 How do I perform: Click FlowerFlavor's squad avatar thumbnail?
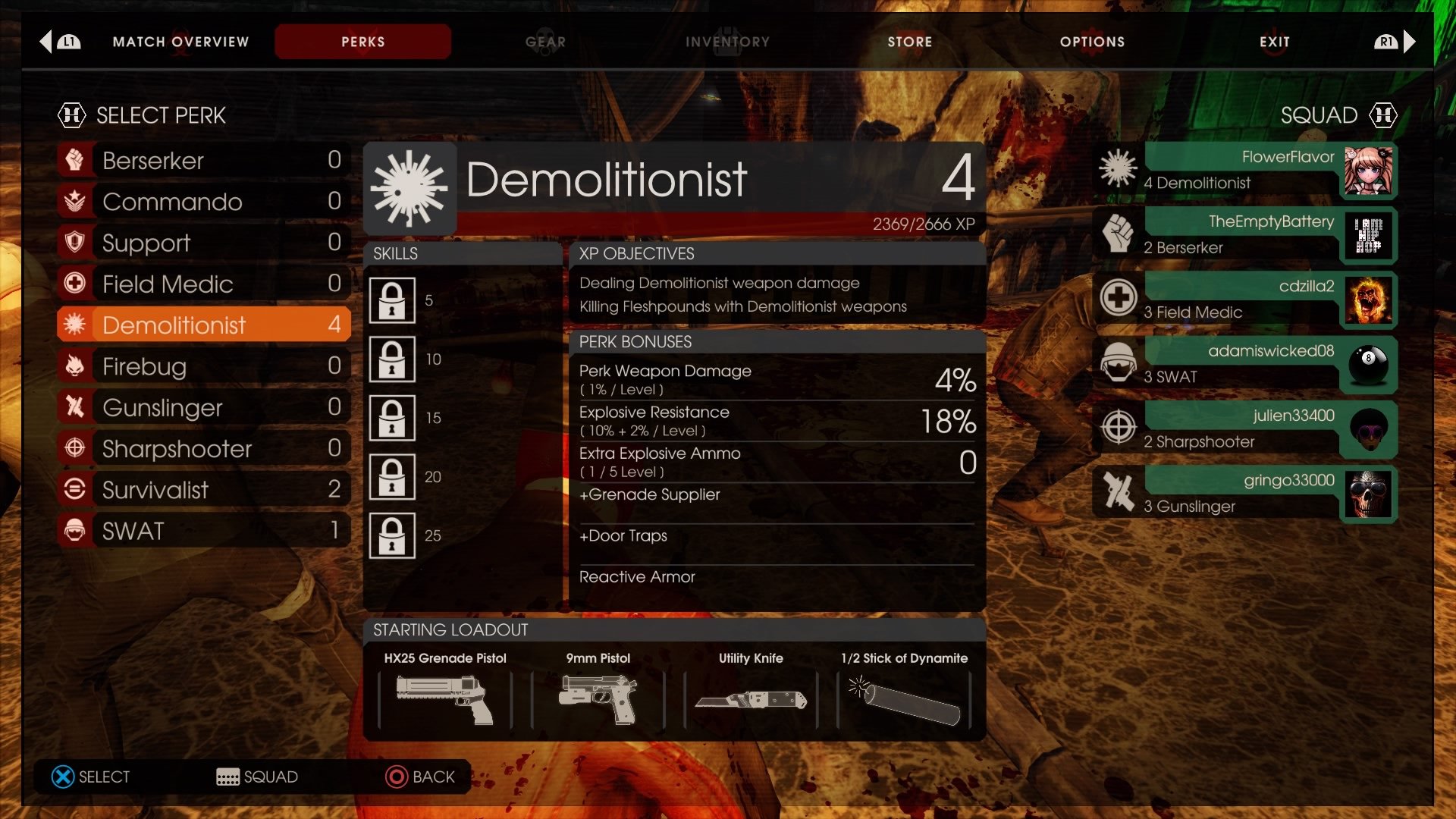pos(1369,171)
